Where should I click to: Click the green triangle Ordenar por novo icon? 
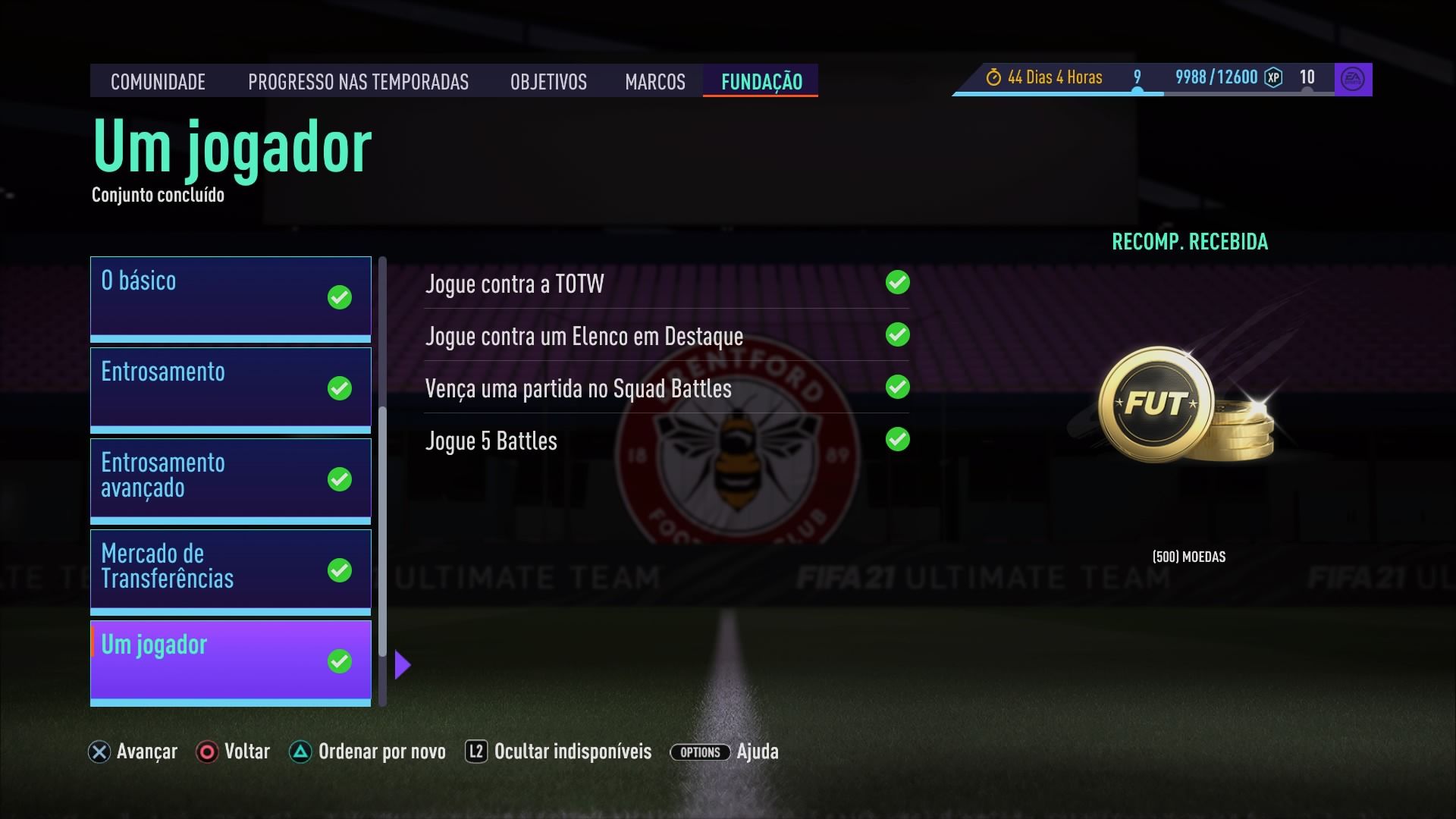click(x=301, y=752)
